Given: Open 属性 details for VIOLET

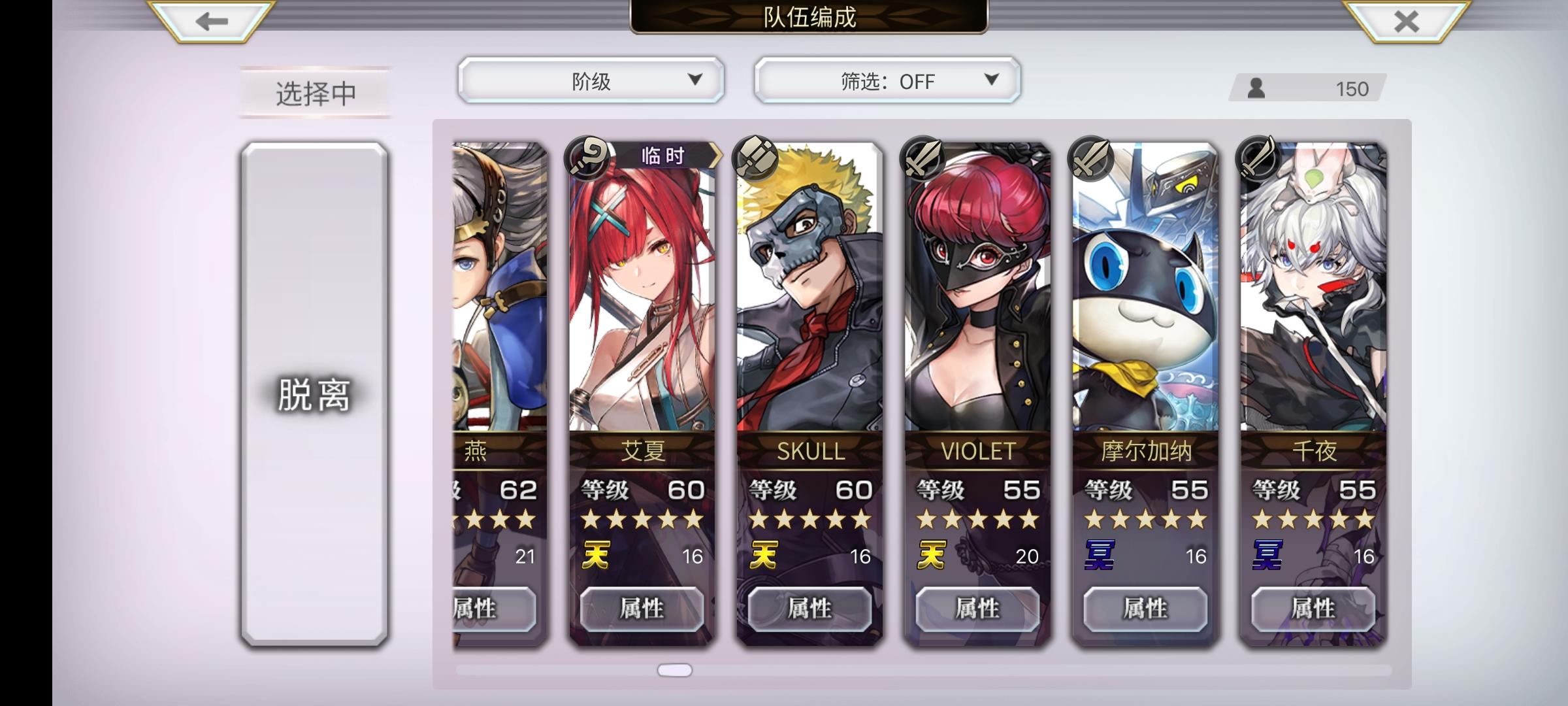Looking at the screenshot, I should click(977, 609).
